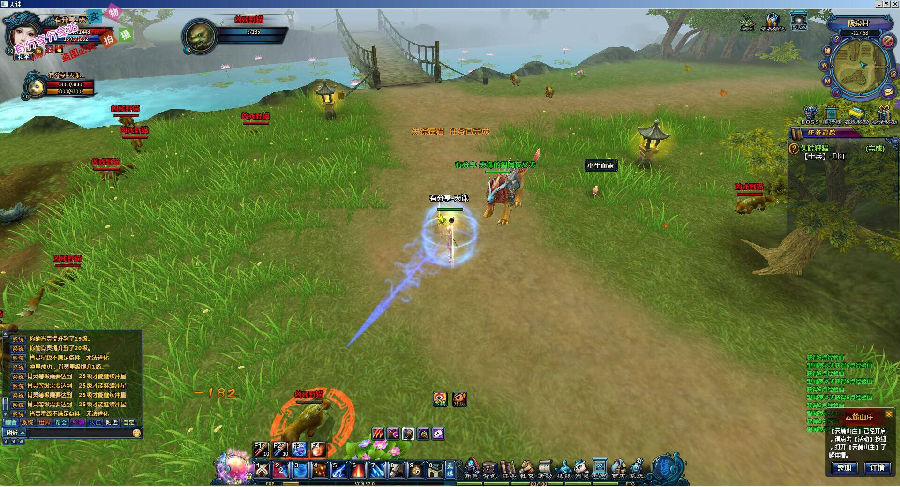Click the BOSS icon below the minimap
This screenshot has width=900, height=487.
pos(810,114)
